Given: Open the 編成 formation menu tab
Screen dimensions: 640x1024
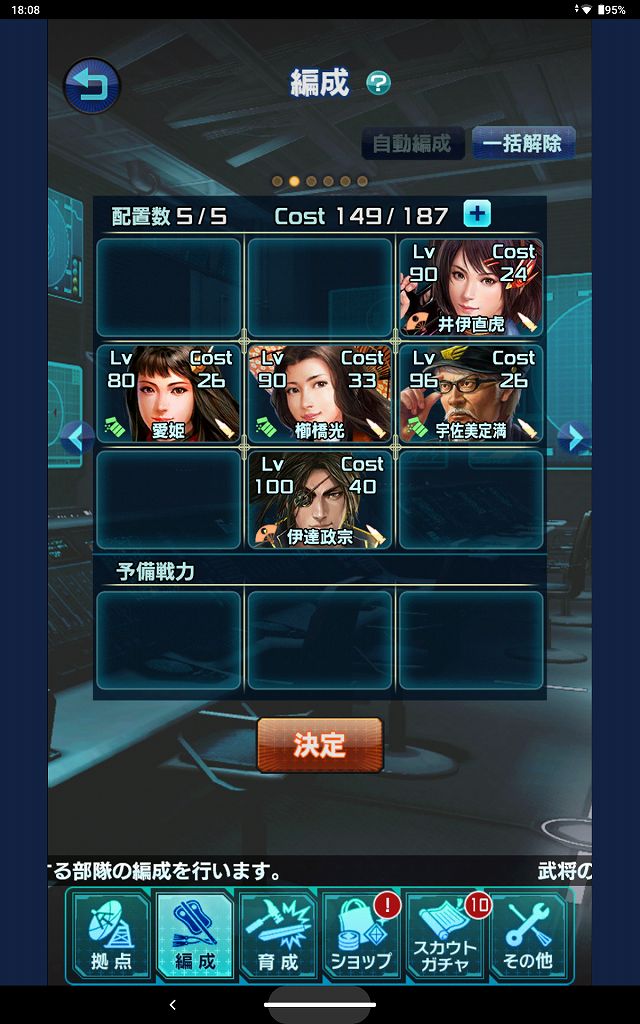Looking at the screenshot, I should [x=195, y=935].
